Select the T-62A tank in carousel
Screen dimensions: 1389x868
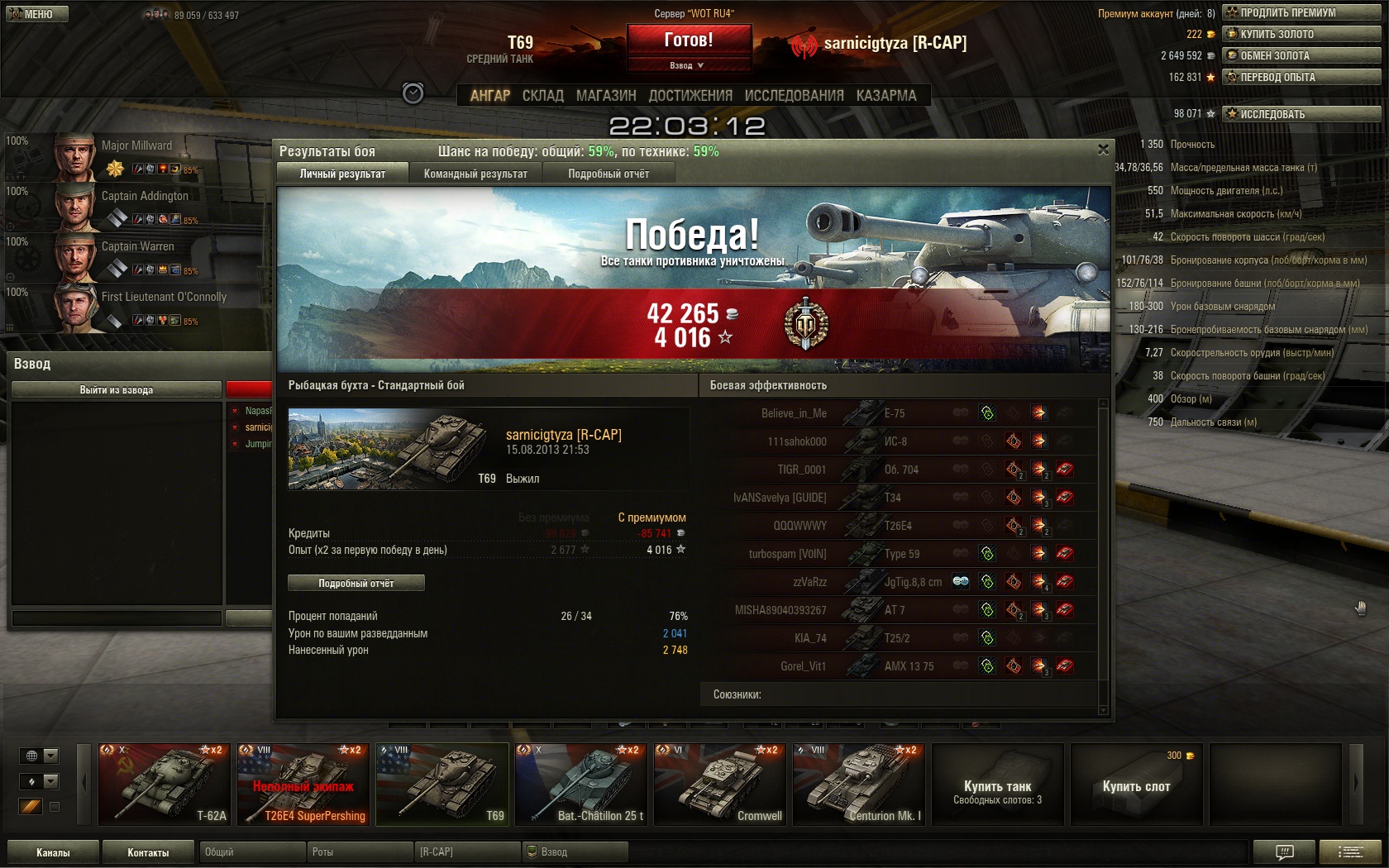coord(165,784)
